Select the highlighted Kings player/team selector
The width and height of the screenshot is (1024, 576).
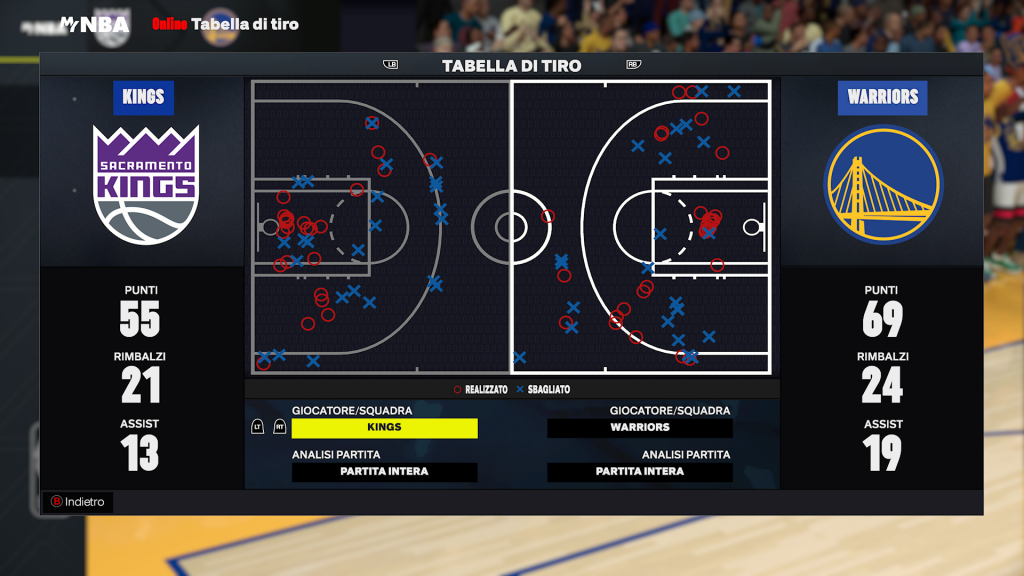click(384, 428)
